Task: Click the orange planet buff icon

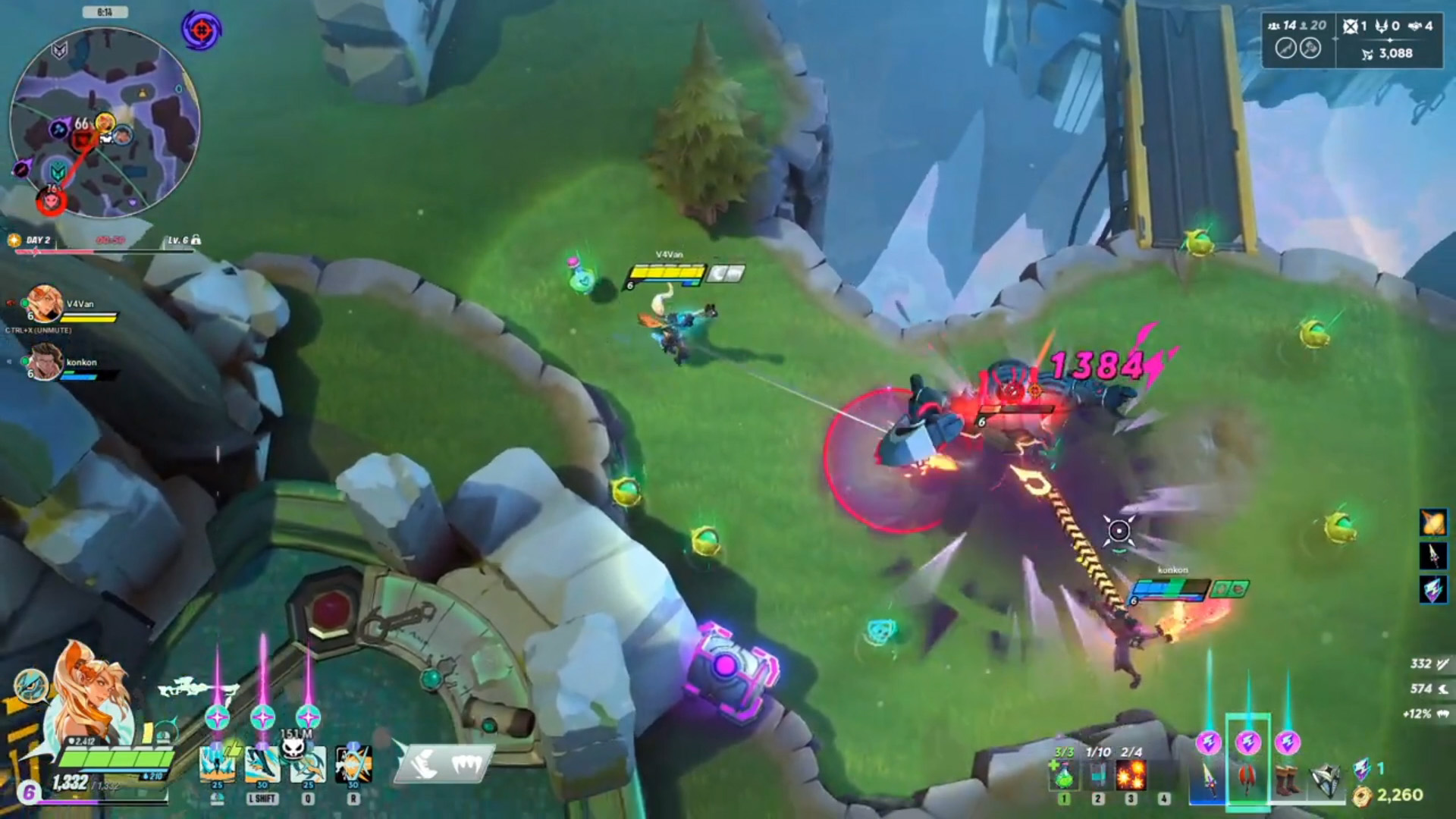Action: point(1433,522)
